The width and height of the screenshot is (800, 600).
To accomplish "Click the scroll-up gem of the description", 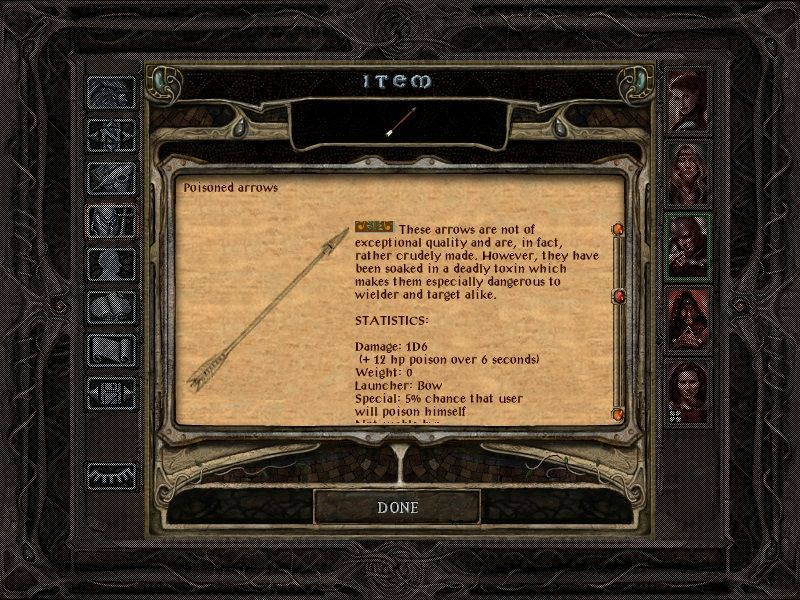I will click(x=618, y=230).
